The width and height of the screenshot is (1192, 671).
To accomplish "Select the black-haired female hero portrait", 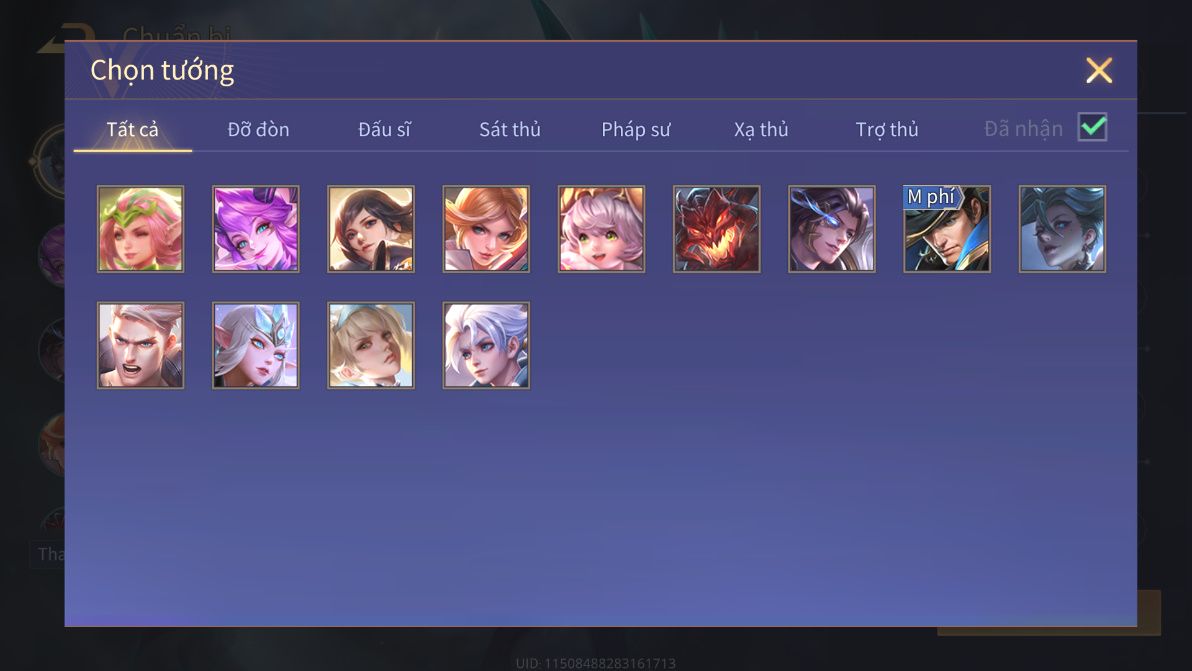I will pos(371,229).
